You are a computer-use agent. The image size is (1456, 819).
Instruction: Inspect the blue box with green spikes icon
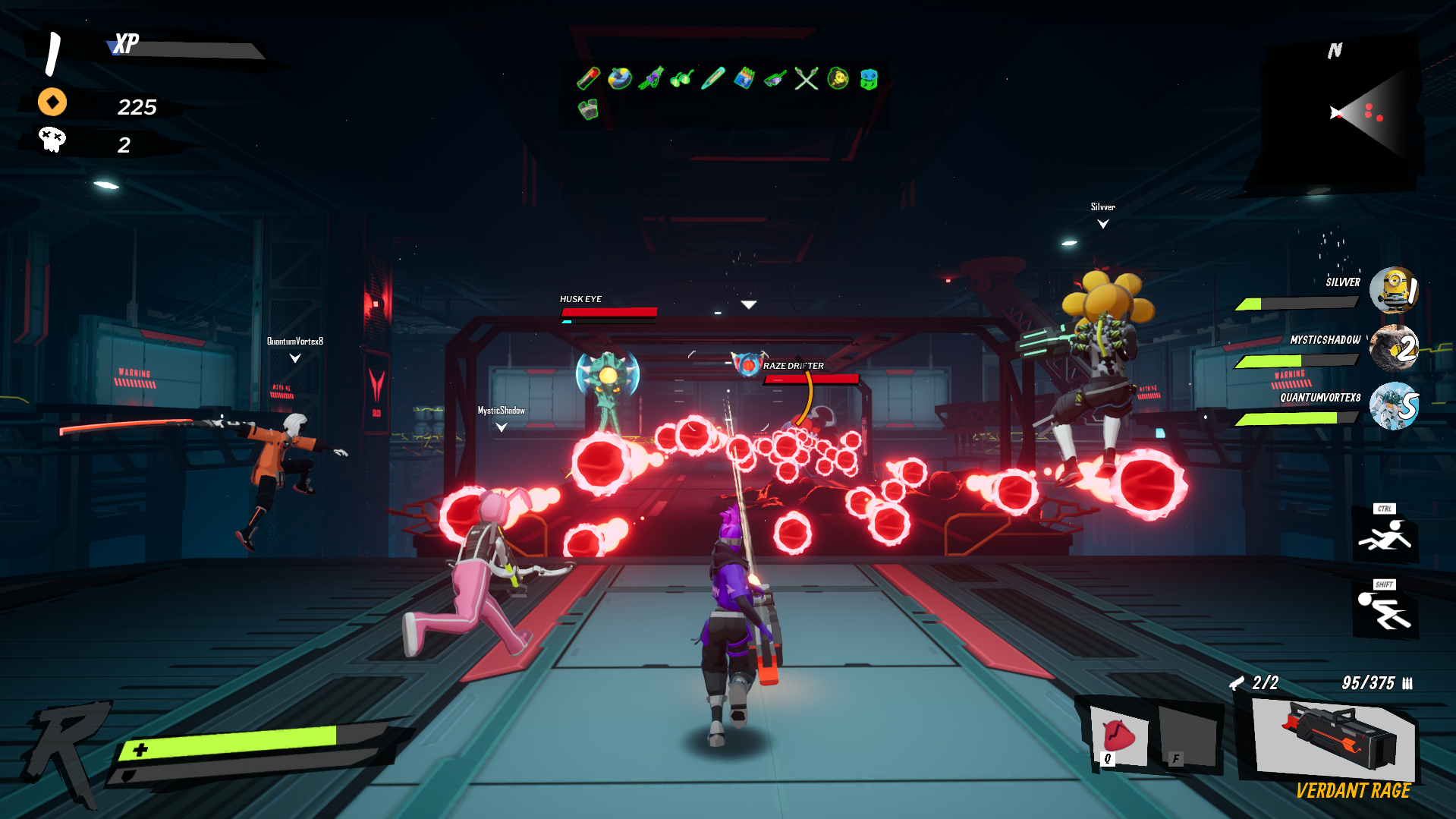pyautogui.click(x=744, y=77)
